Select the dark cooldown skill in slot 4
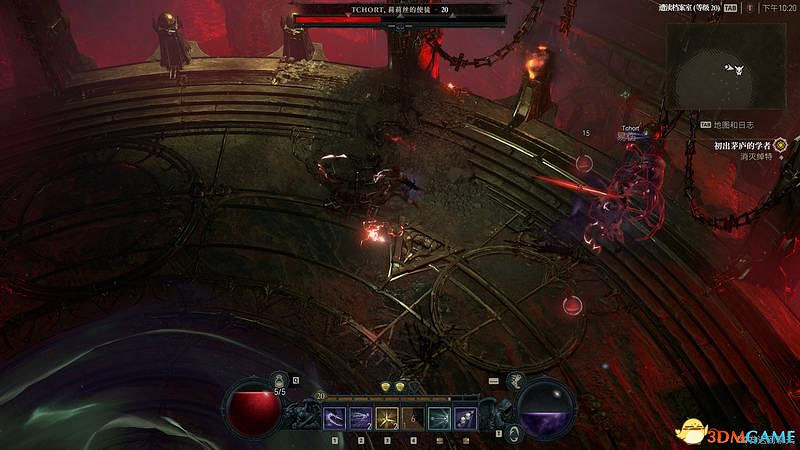Screen dimensions: 800x450 [413, 417]
